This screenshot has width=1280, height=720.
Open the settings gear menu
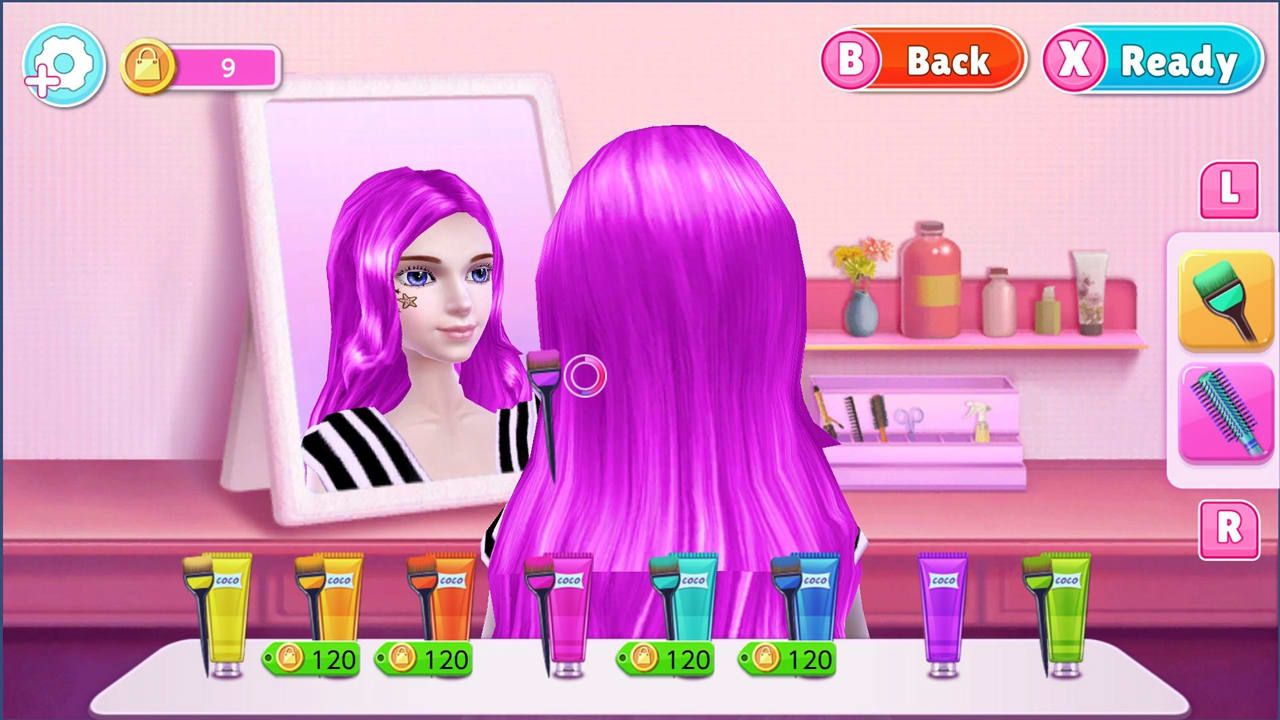62,63
